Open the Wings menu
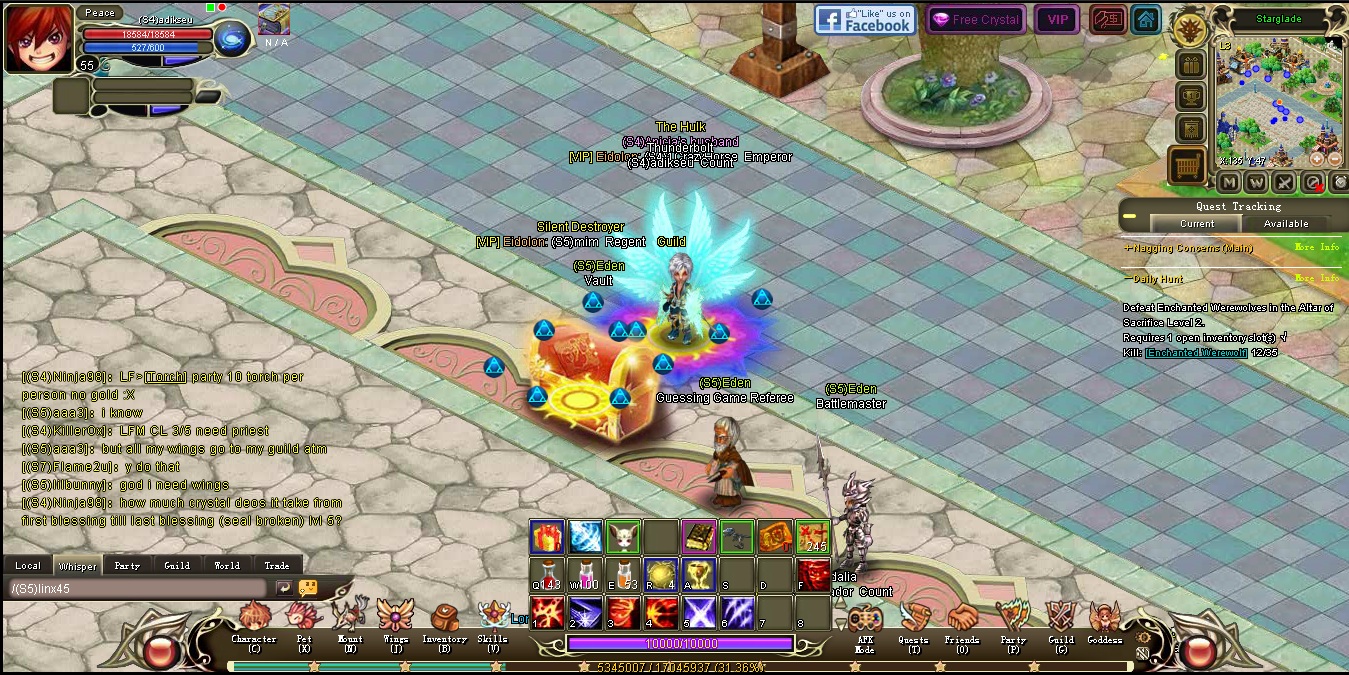1349x675 pixels. 395,622
